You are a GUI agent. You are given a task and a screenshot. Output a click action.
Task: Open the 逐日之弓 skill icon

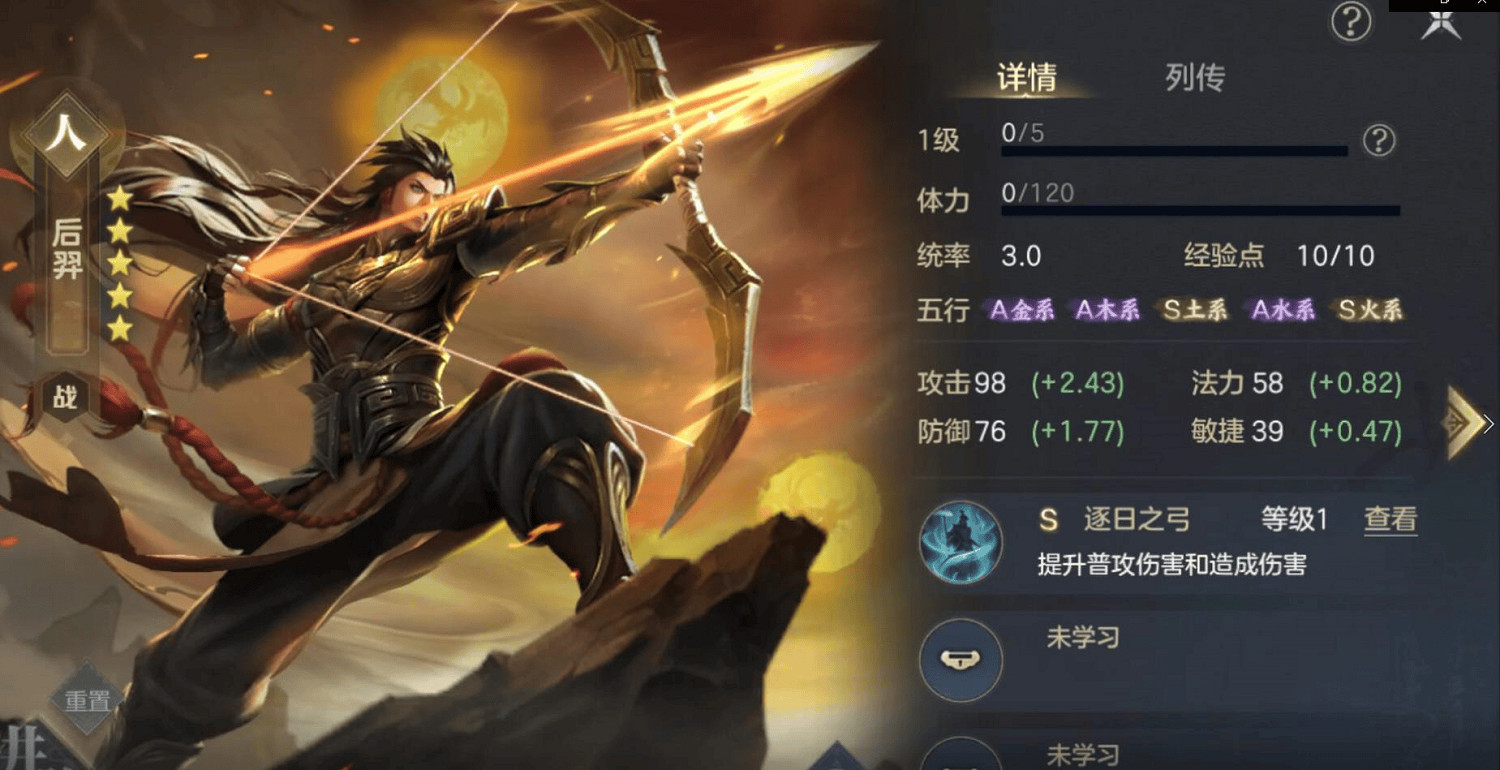(960, 541)
